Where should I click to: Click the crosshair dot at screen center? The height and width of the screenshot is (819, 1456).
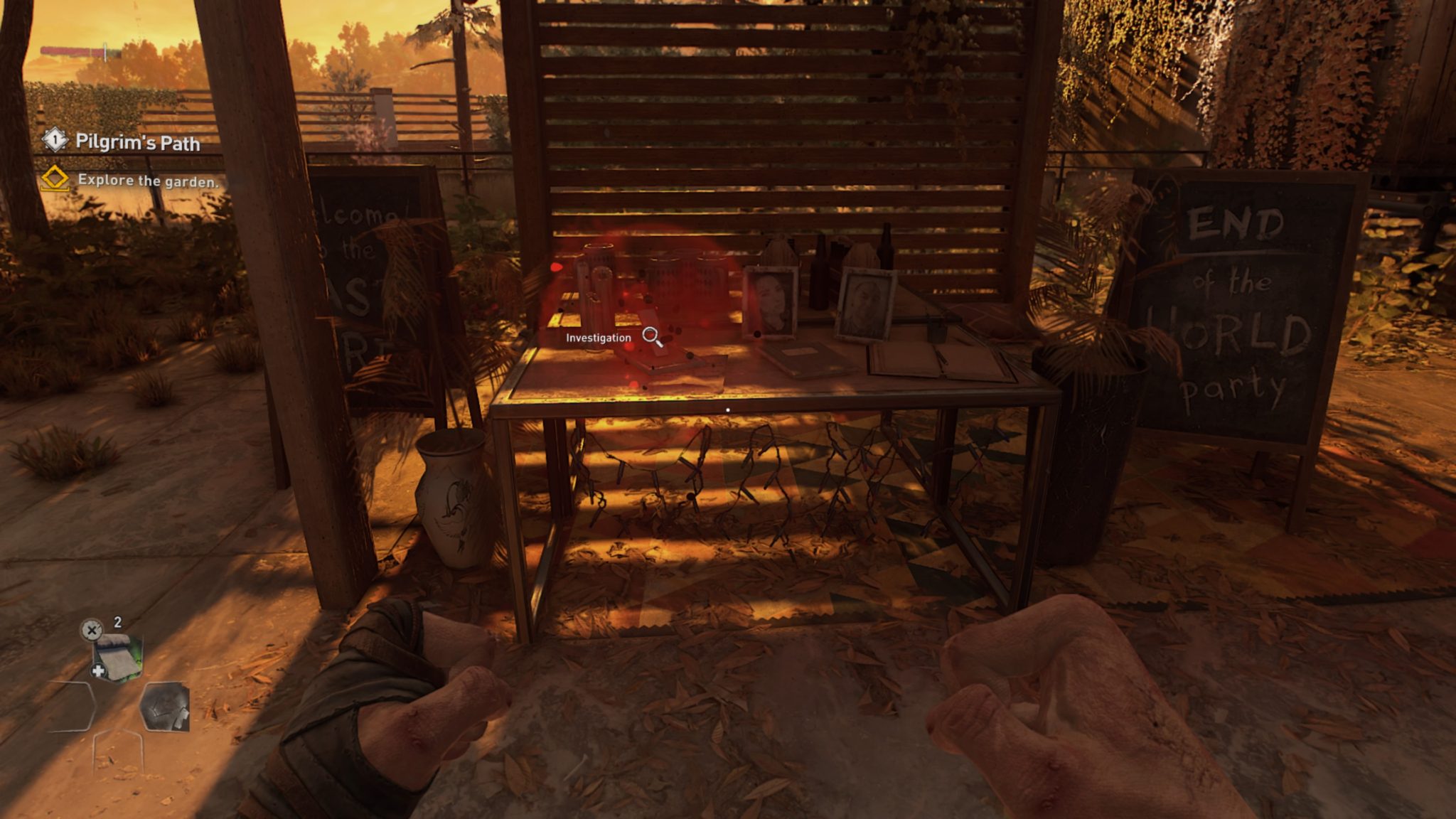click(x=728, y=409)
